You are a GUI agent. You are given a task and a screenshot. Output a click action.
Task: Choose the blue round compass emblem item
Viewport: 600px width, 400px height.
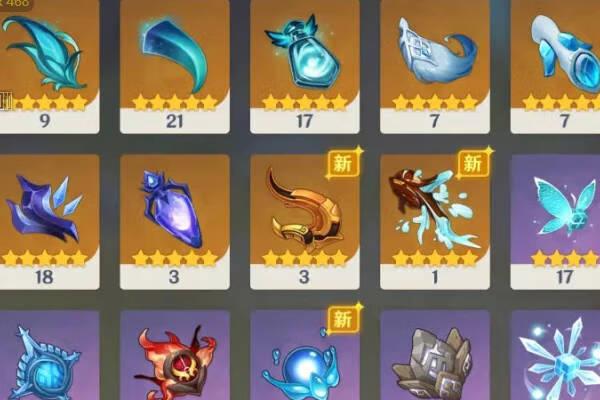coord(45,360)
